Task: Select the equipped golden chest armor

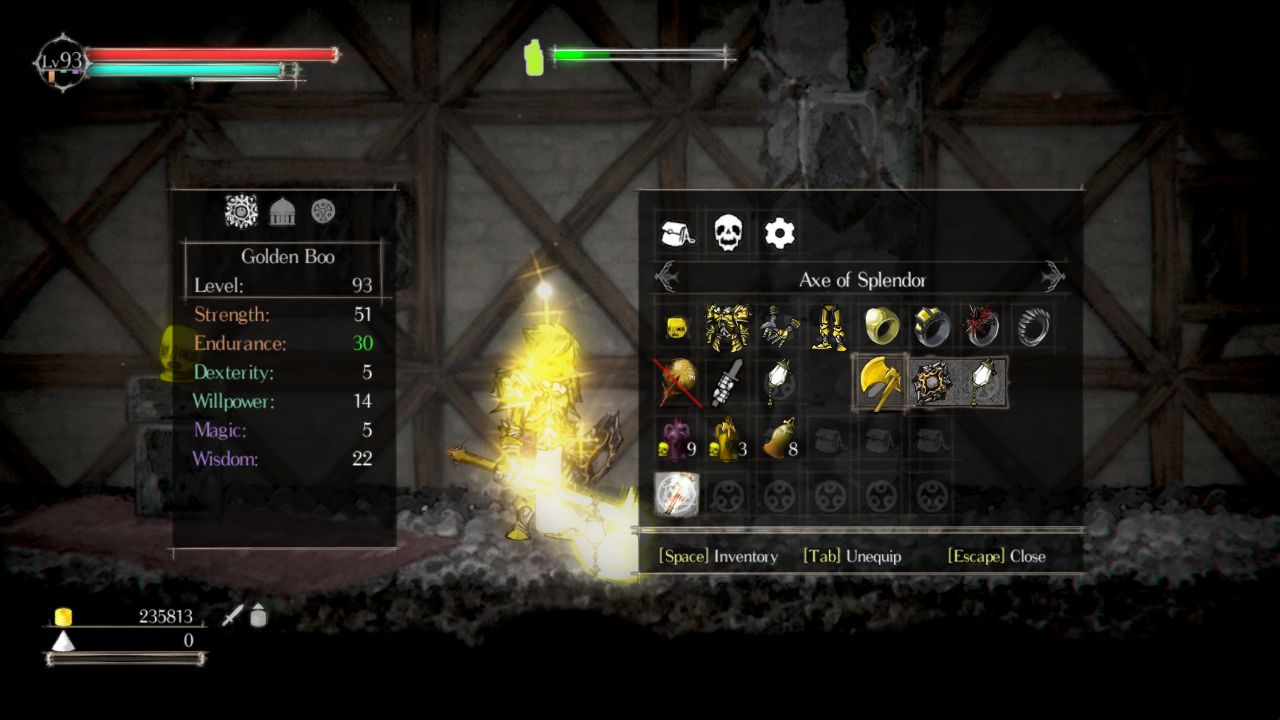Action: pyautogui.click(x=728, y=325)
